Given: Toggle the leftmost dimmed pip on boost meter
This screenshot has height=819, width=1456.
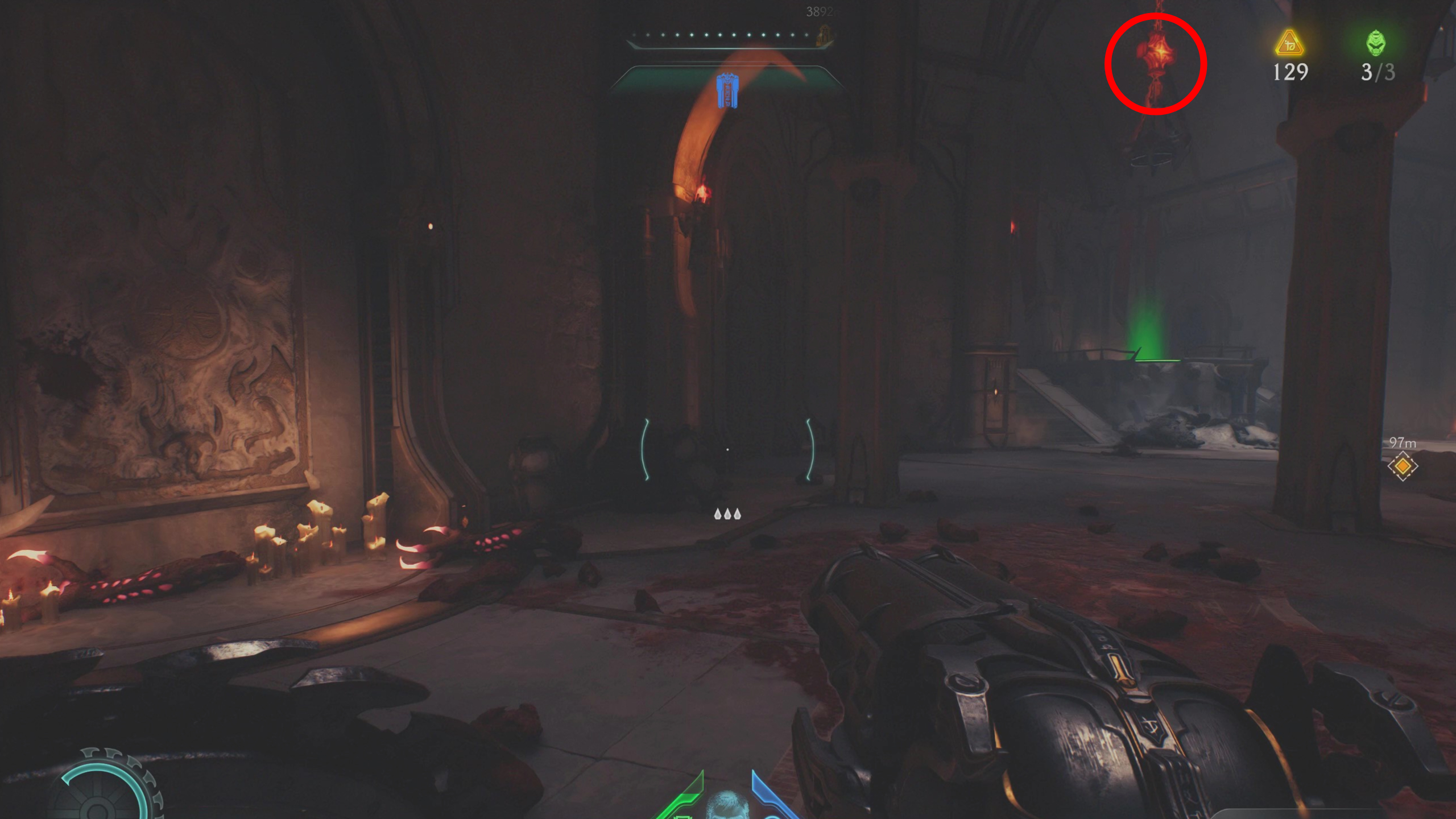Looking at the screenshot, I should pos(633,35).
